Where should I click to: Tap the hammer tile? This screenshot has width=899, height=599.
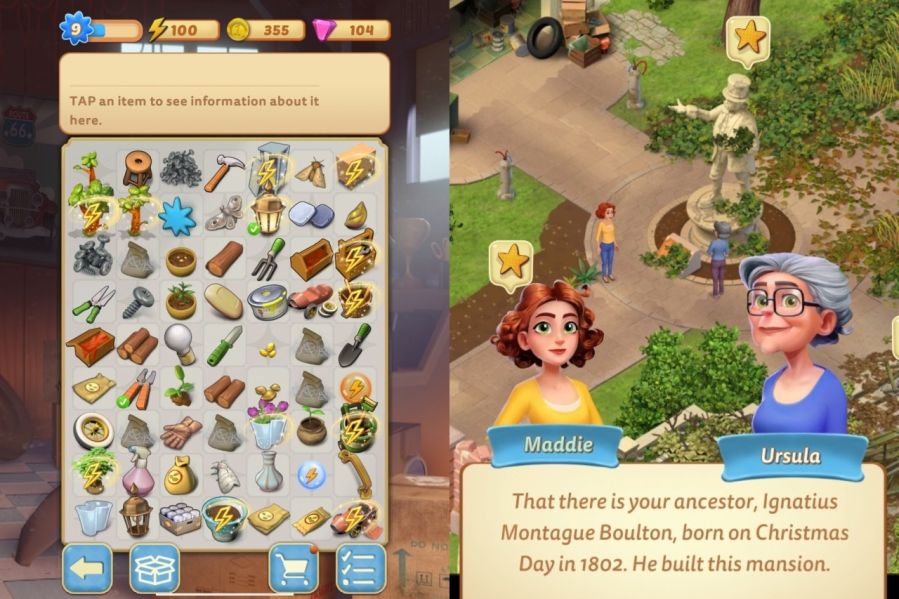point(224,171)
